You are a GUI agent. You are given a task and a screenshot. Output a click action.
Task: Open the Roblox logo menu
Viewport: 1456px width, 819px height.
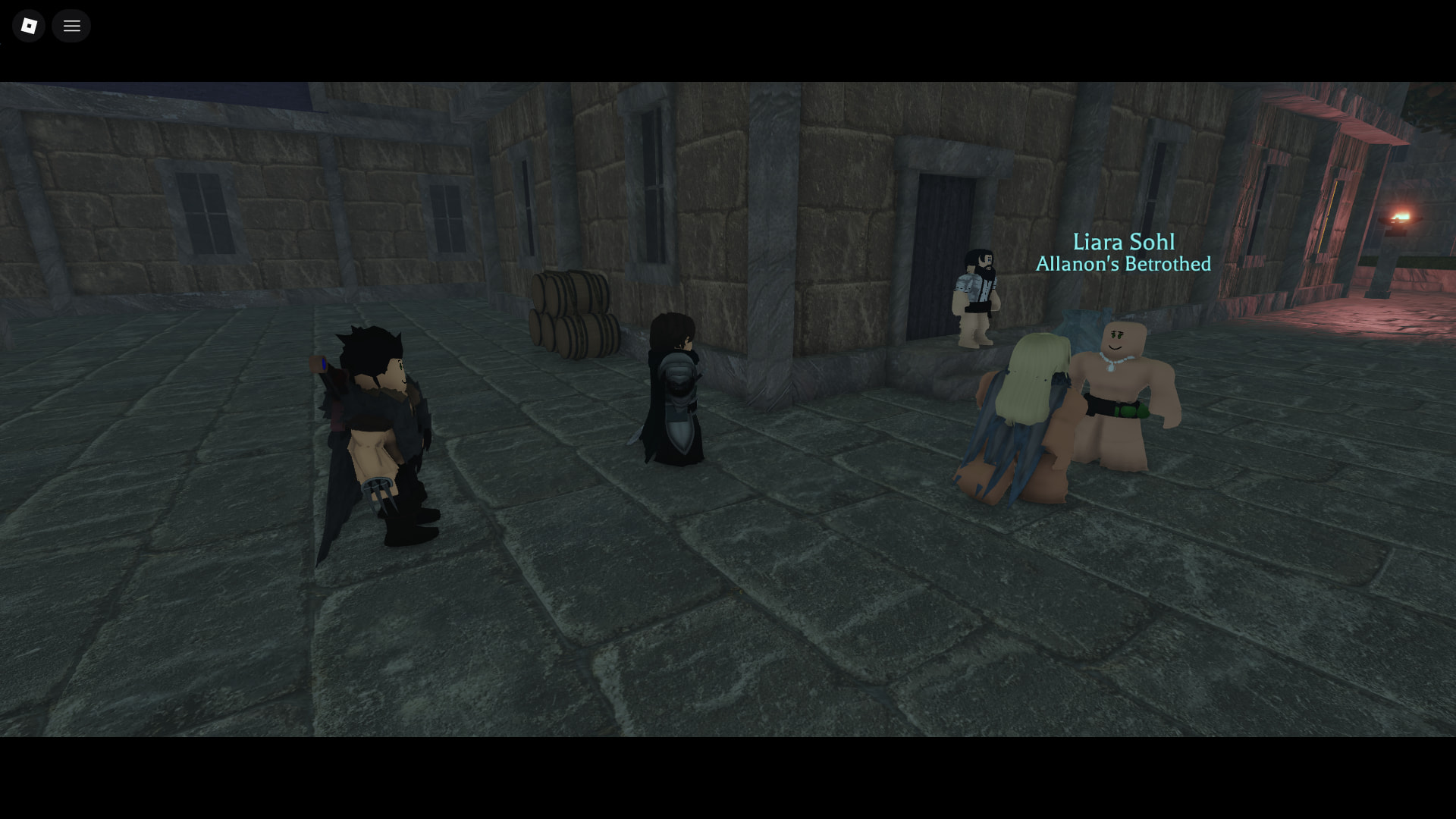(x=29, y=26)
